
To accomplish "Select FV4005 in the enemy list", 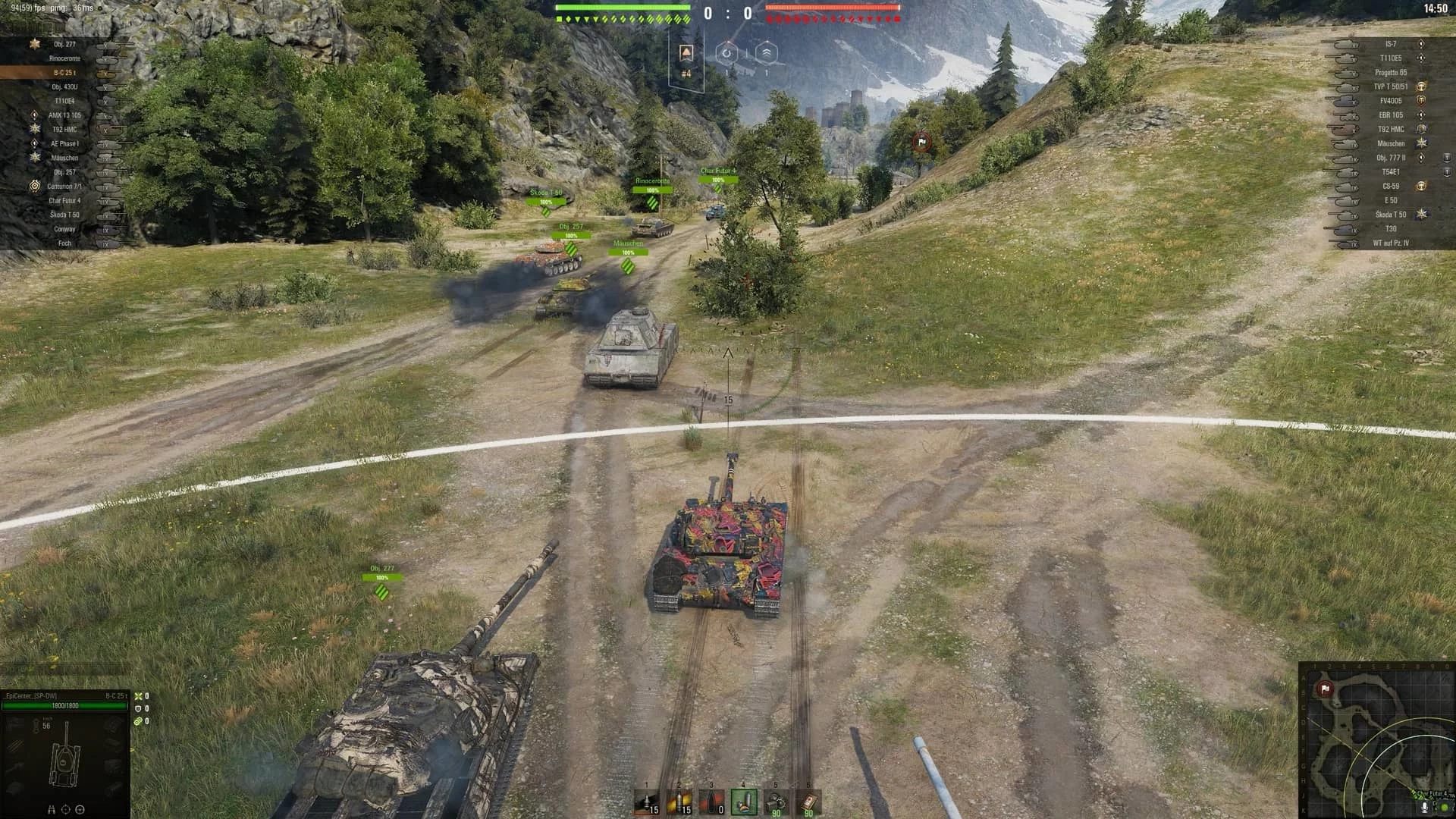I will click(x=1390, y=101).
